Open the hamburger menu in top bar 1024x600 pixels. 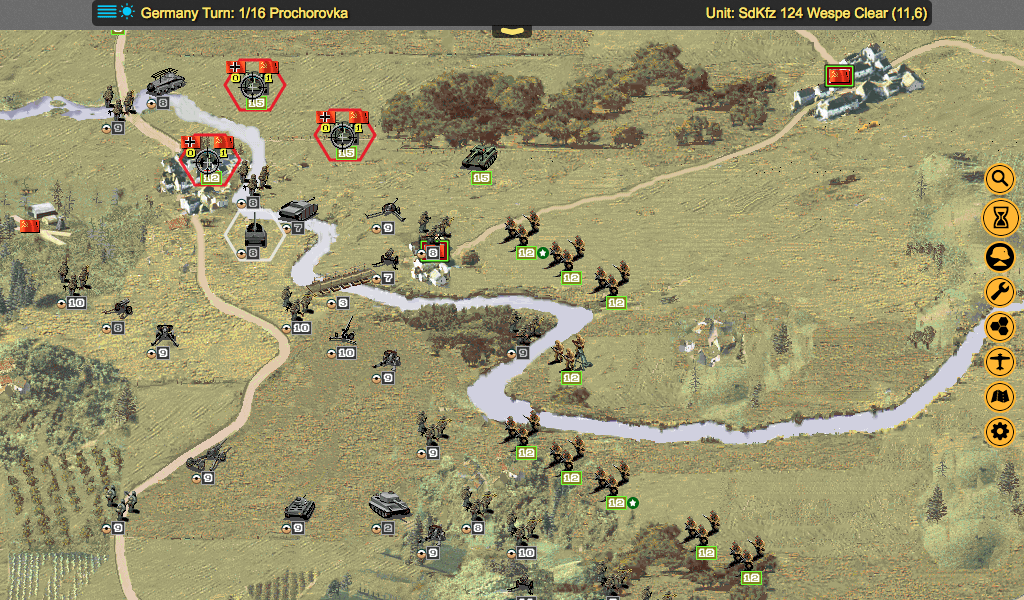coord(107,13)
